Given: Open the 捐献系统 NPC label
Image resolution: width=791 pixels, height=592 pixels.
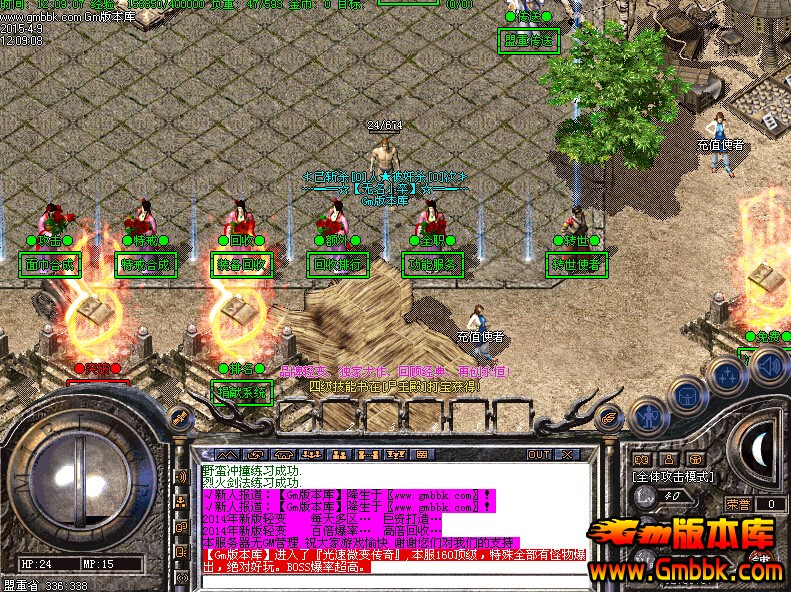Looking at the screenshot, I should 241,393.
